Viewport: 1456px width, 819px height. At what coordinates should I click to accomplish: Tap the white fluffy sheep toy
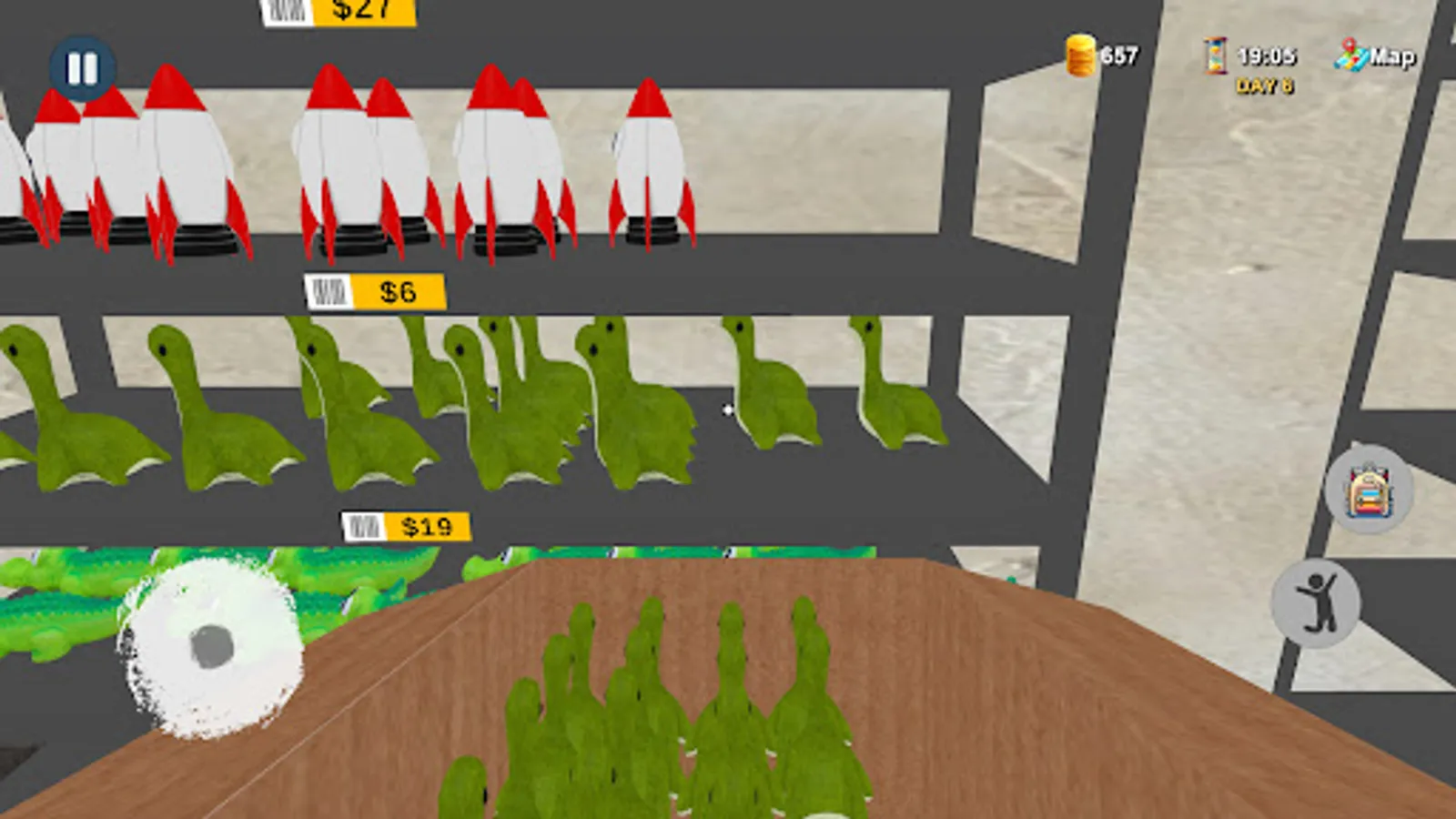(x=209, y=646)
